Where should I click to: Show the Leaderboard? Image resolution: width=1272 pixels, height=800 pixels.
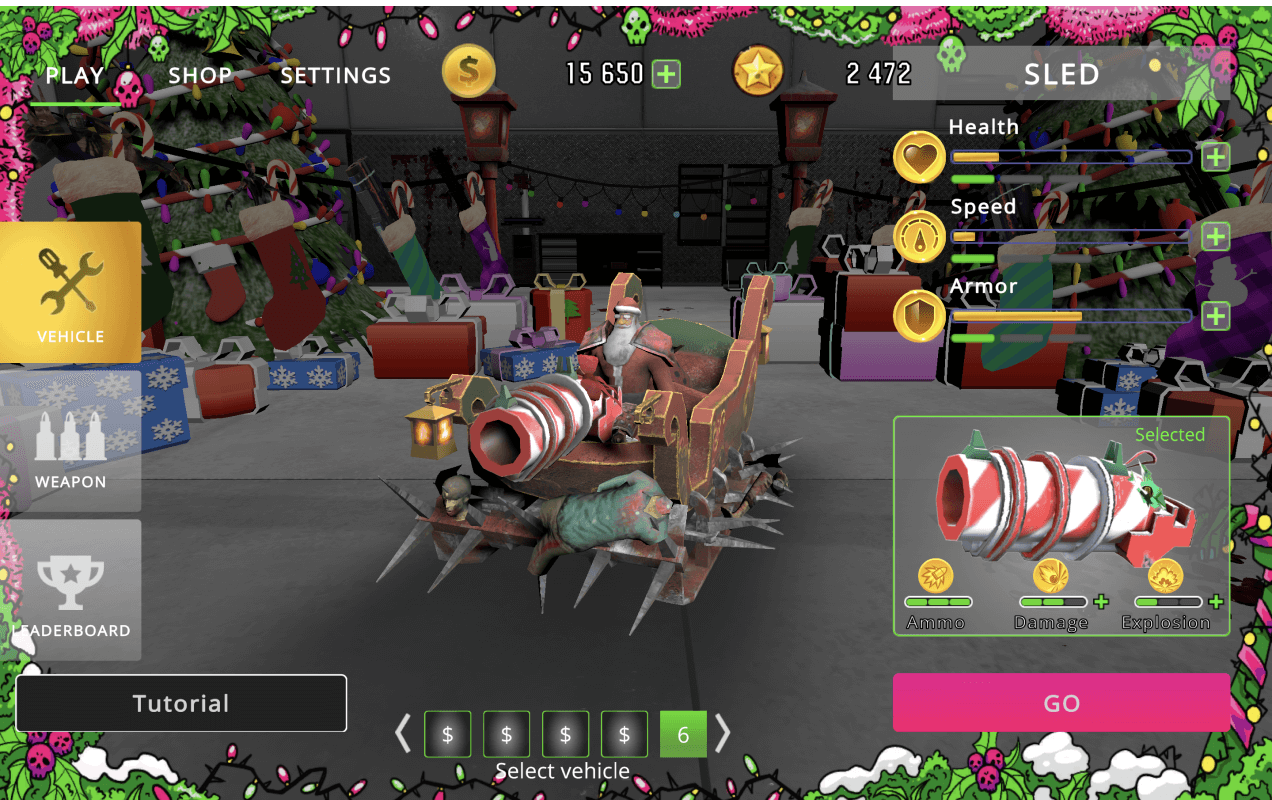coord(70,590)
